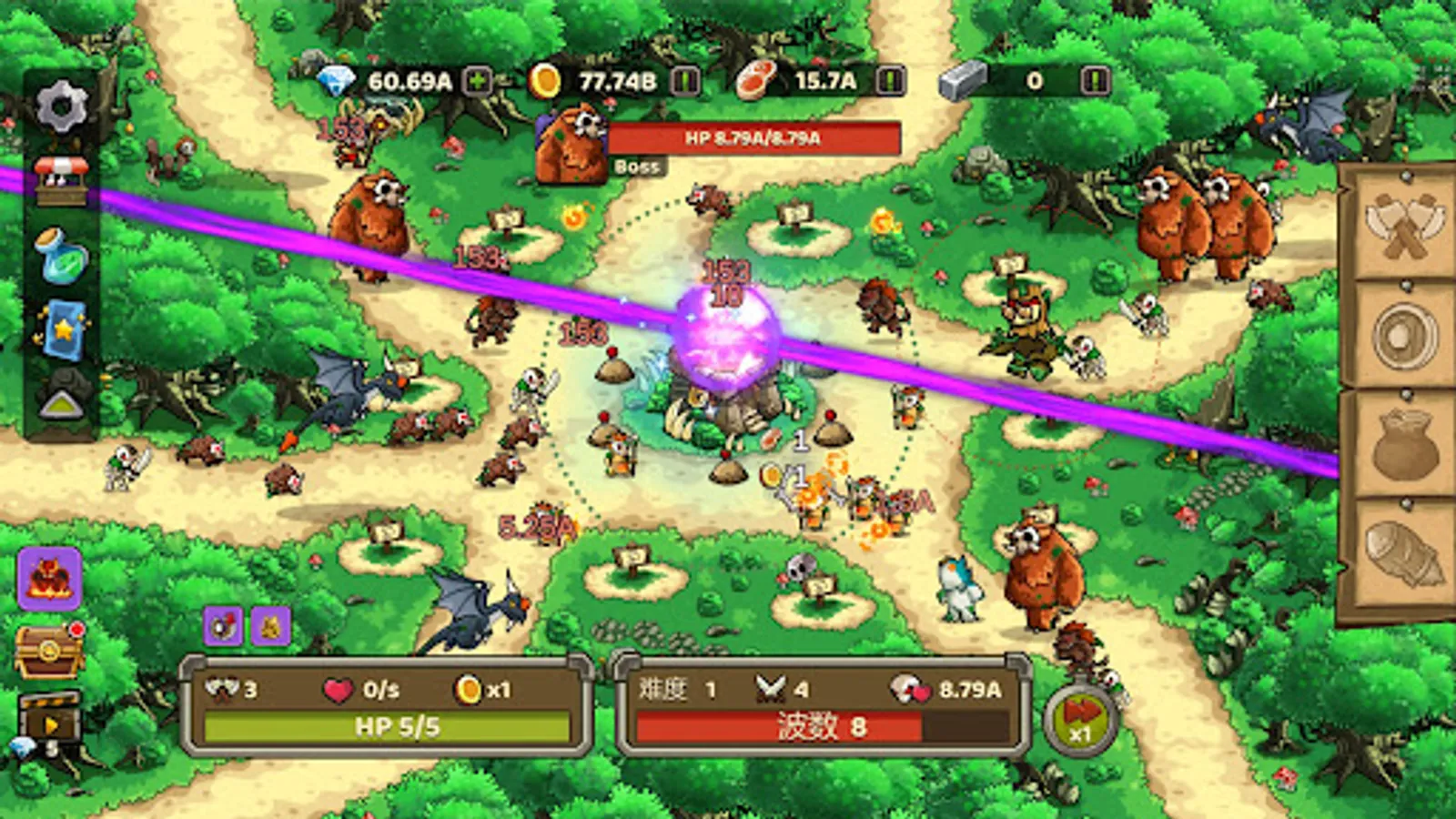Click the boss HP bar at top
The image size is (1456, 819).
[753, 140]
